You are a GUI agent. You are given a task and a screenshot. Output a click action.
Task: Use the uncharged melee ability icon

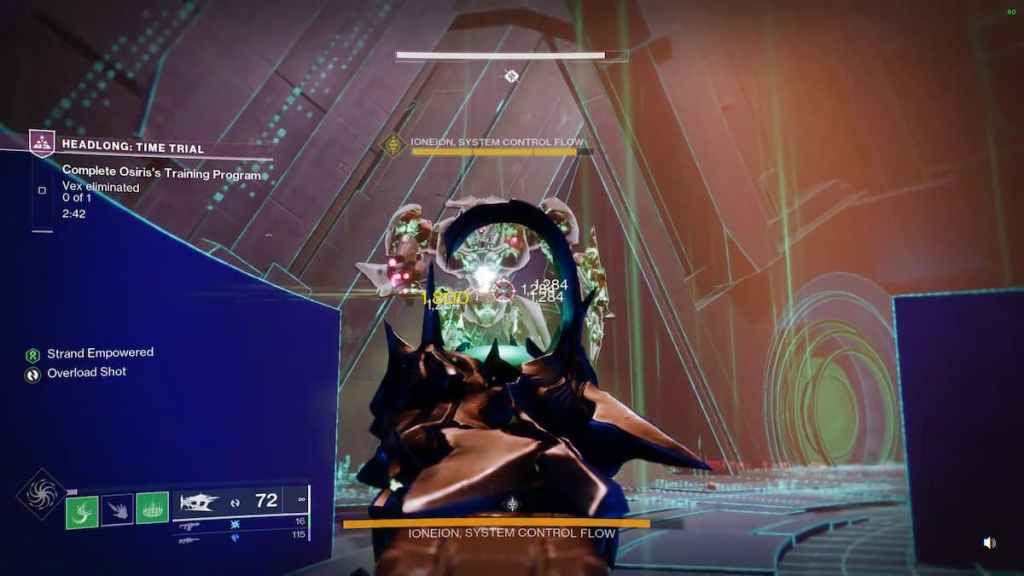[x=117, y=511]
